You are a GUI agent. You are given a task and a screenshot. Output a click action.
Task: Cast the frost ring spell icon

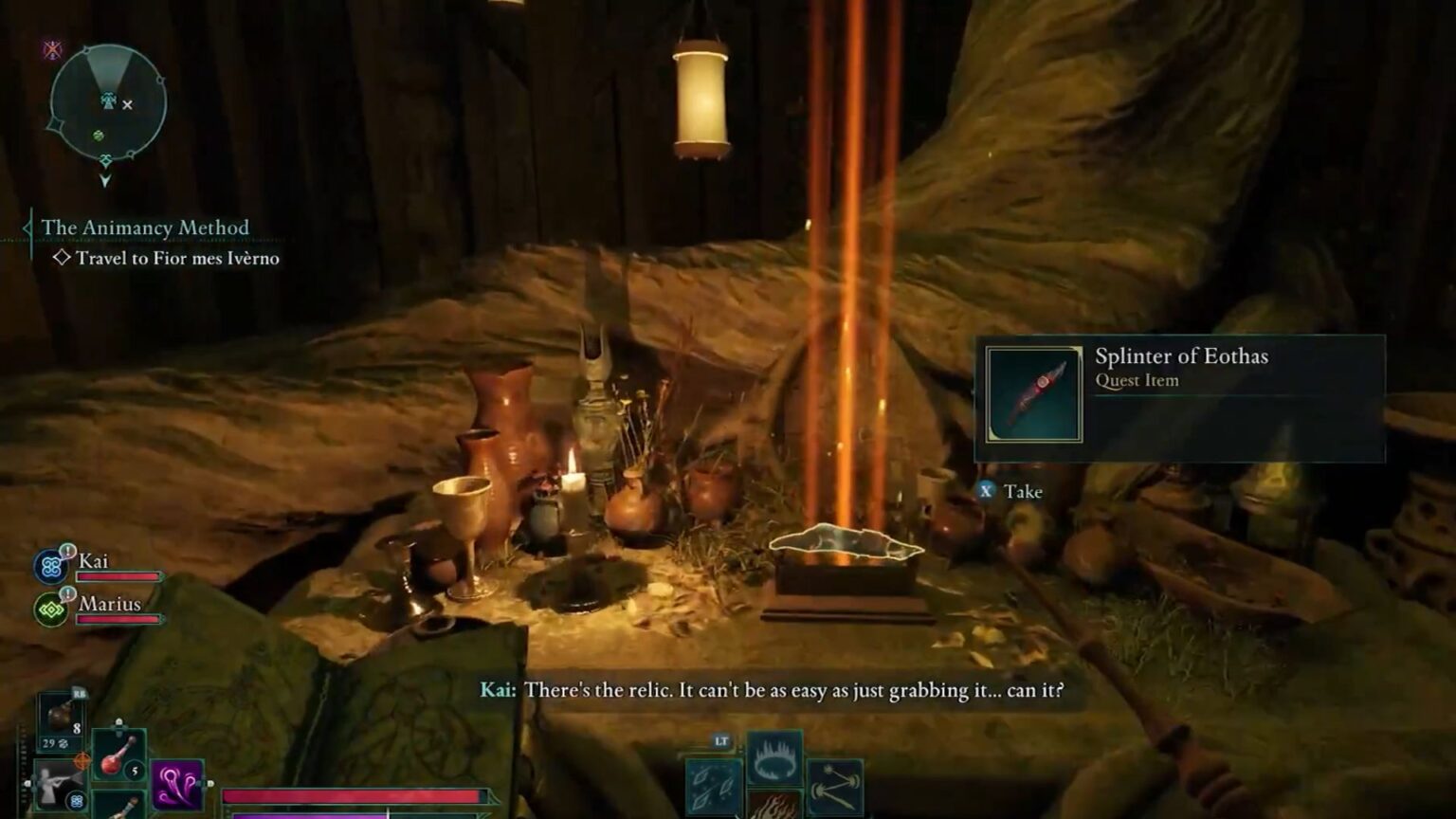point(774,757)
